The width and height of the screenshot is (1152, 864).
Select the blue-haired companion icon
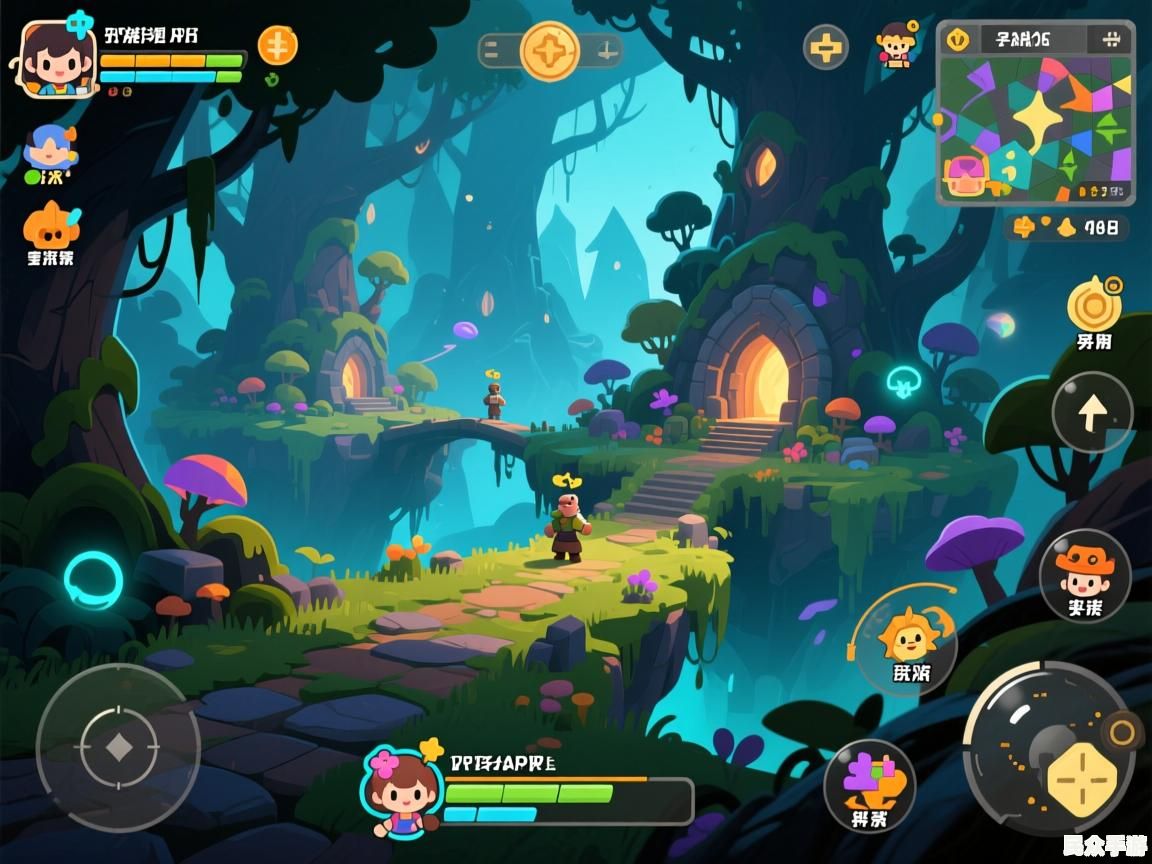click(x=50, y=150)
